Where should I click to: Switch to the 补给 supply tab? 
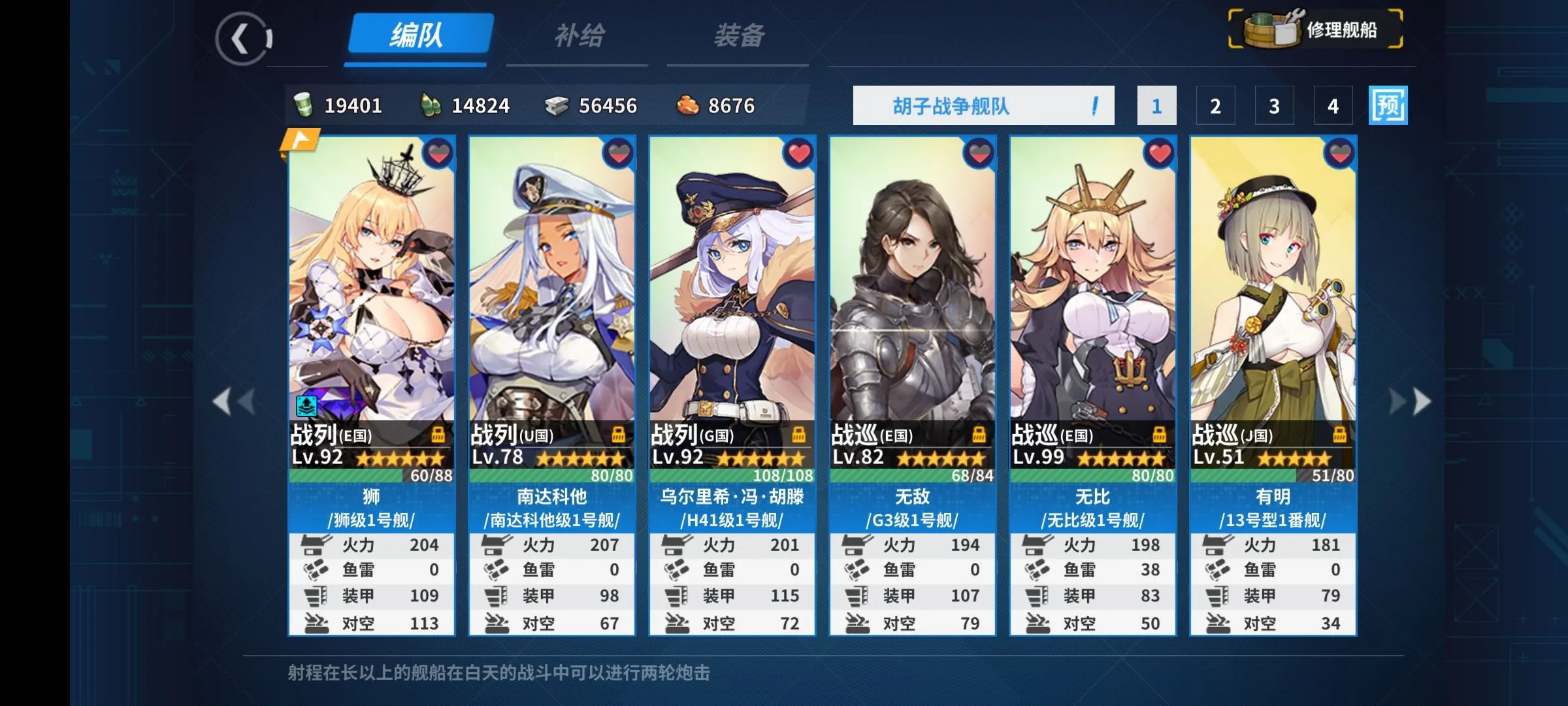pyautogui.click(x=579, y=36)
